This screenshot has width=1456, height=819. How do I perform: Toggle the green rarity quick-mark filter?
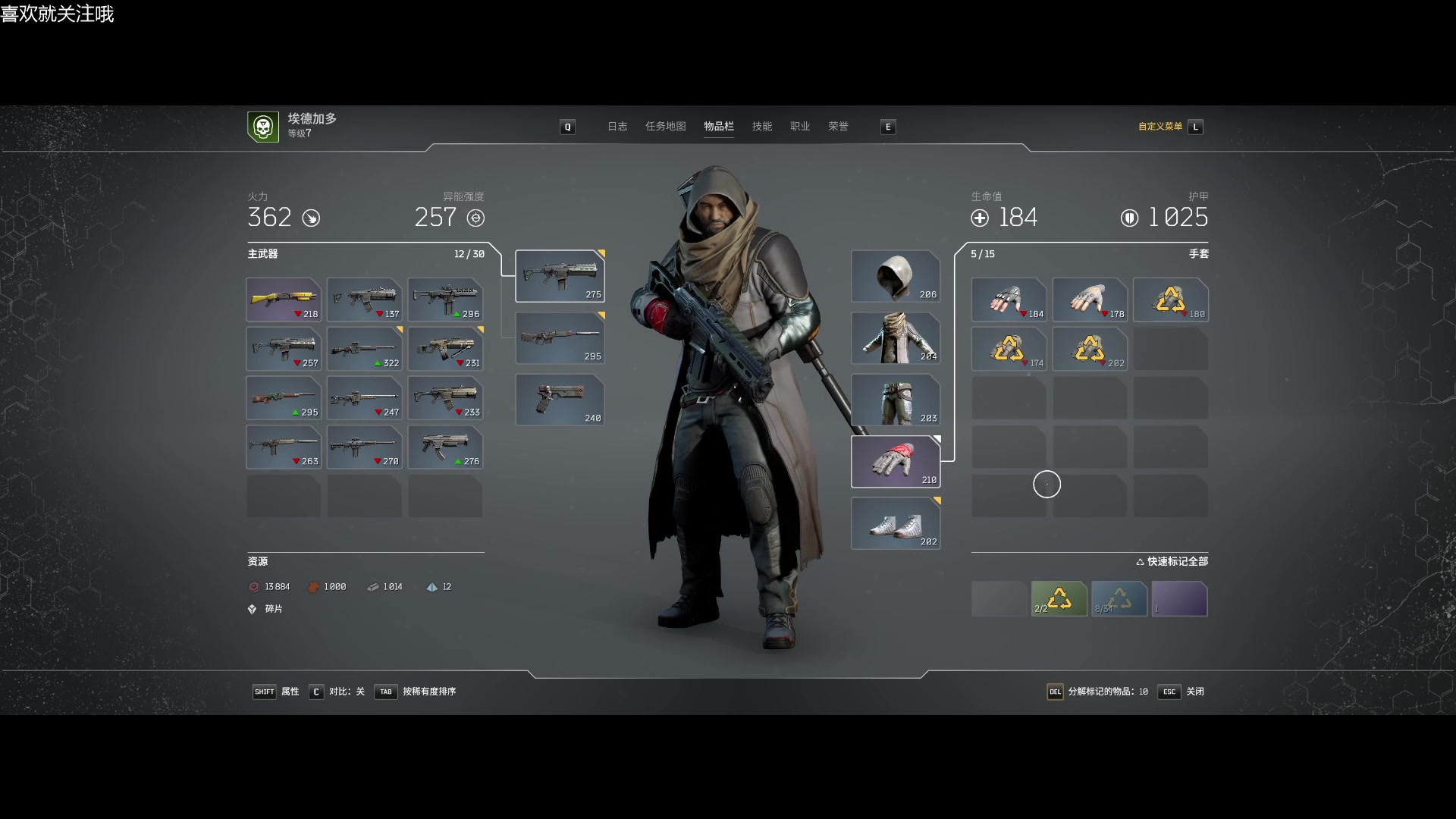[1059, 599]
